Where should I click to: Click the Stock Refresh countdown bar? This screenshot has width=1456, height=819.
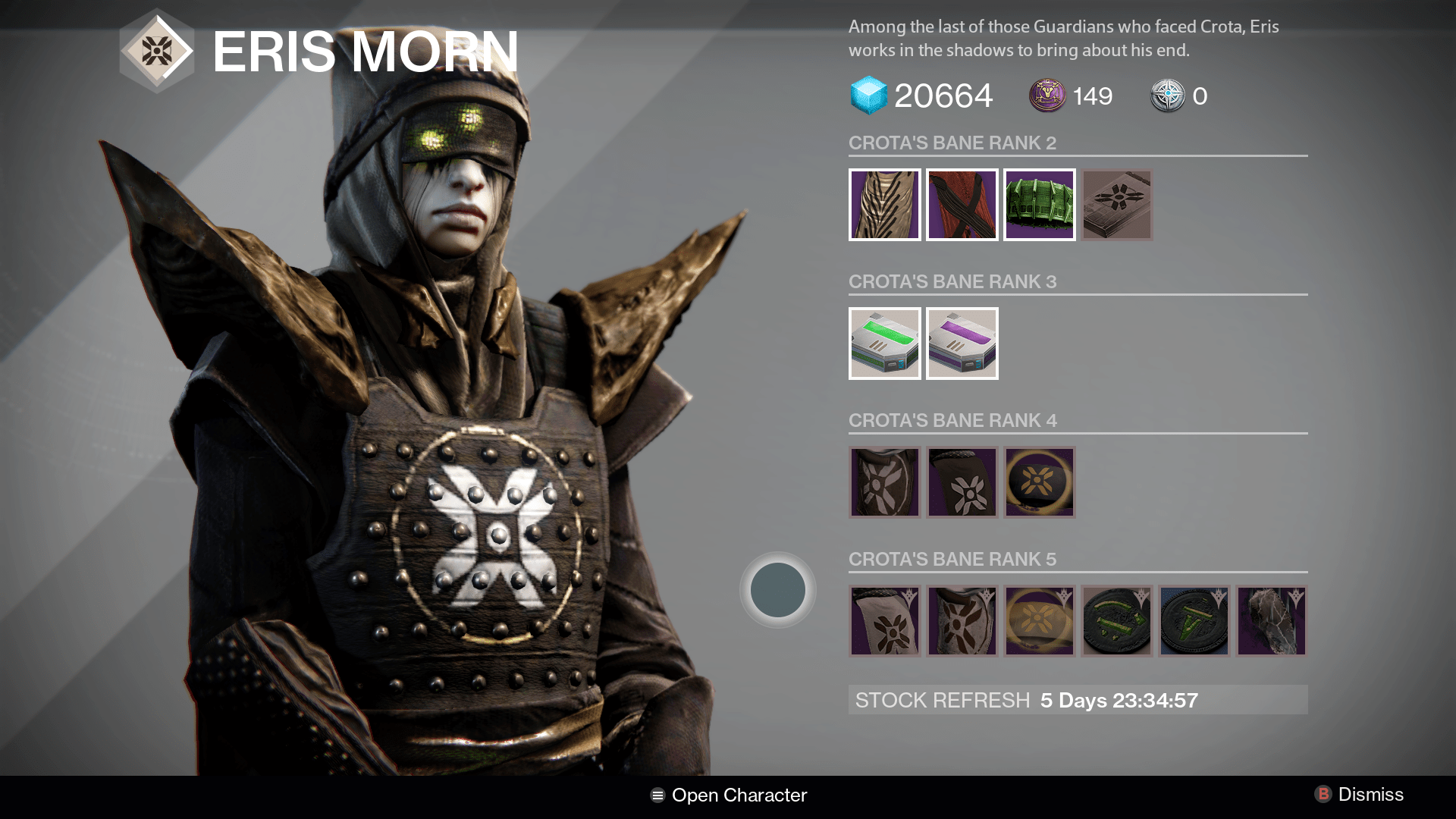1077,700
